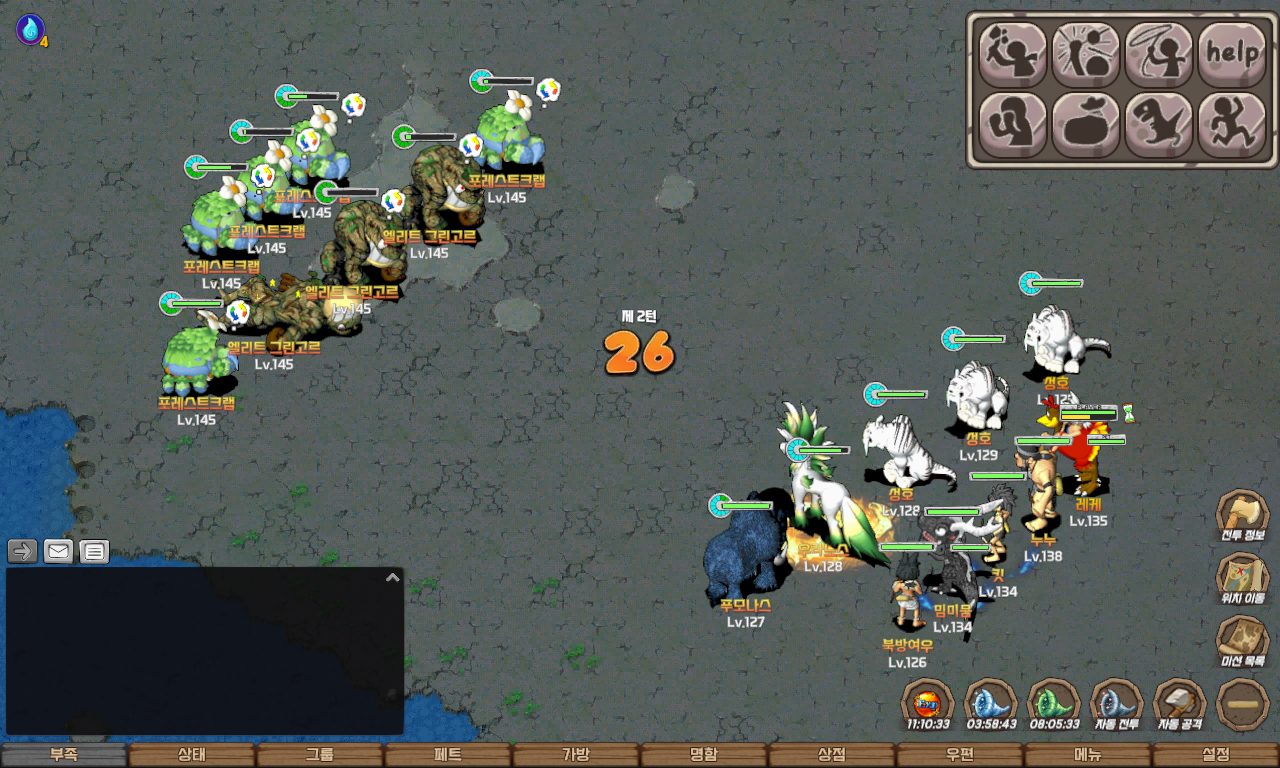Choose the attack command button
This screenshot has height=768, width=1280.
(x=1012, y=52)
